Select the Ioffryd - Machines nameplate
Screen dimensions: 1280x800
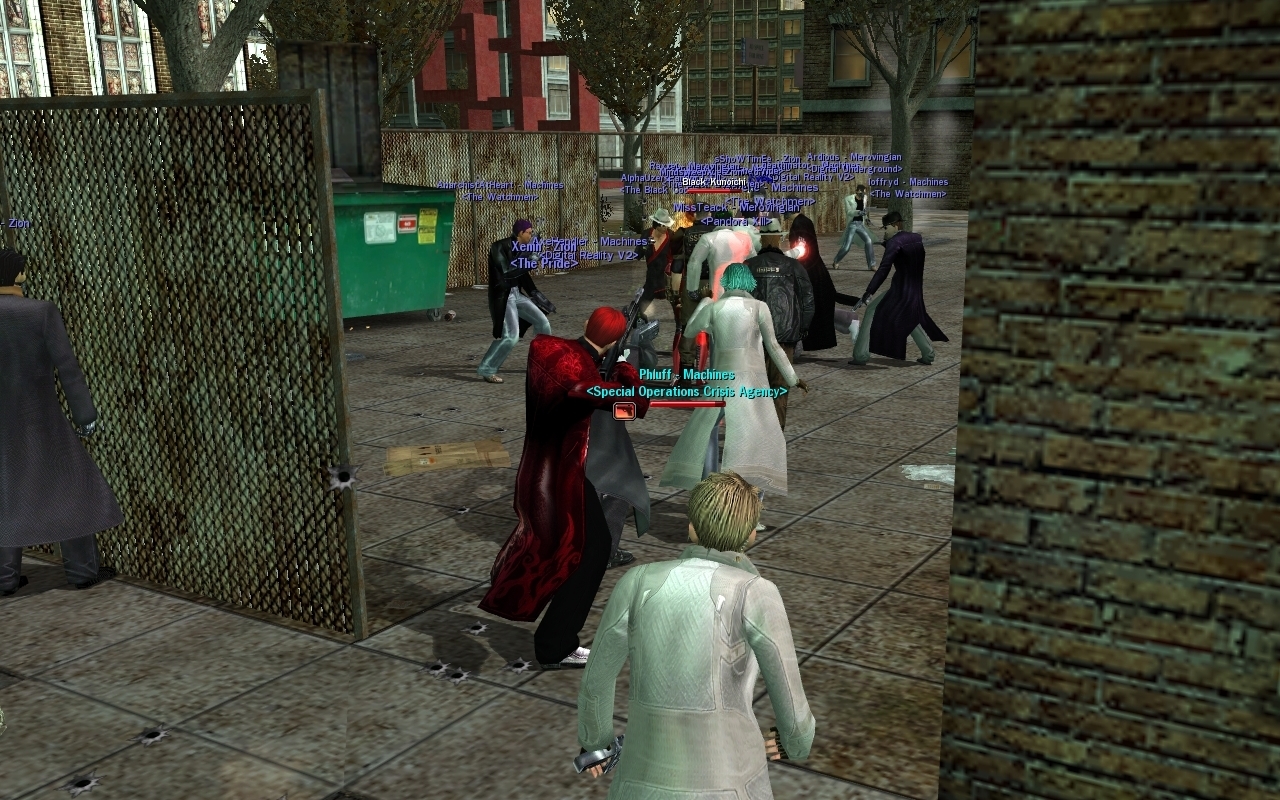click(908, 182)
